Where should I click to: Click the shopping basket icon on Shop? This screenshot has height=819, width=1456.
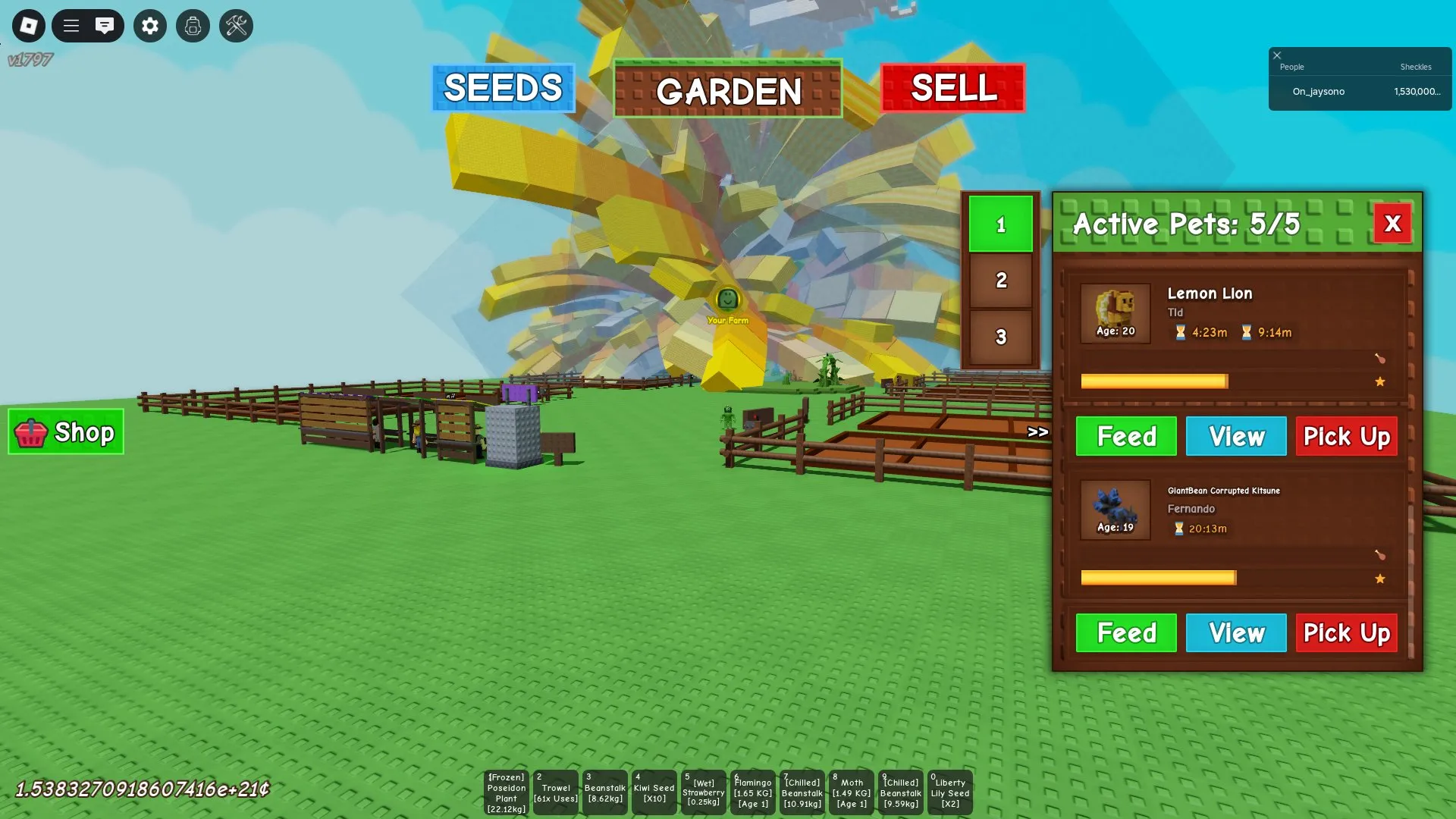coord(32,432)
